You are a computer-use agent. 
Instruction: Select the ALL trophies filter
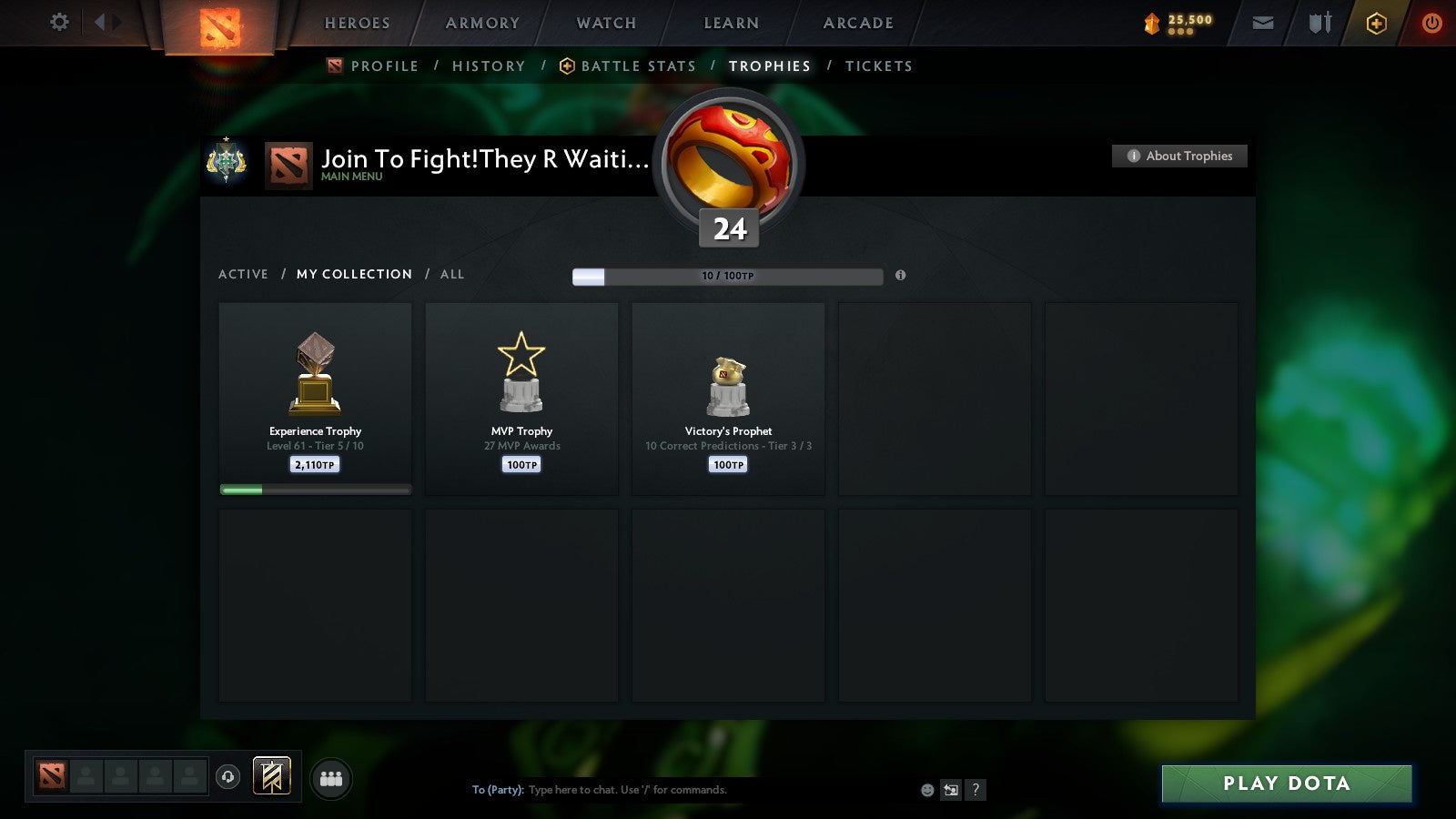(451, 274)
